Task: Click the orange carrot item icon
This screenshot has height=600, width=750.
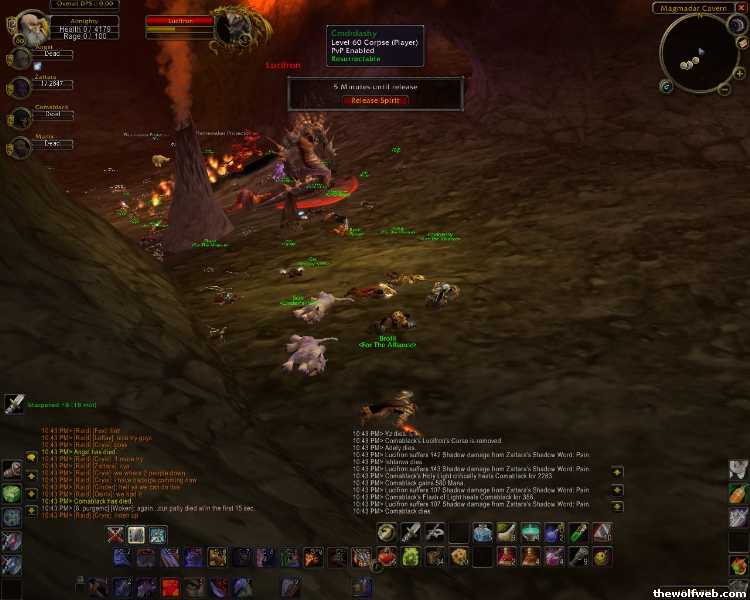Action: coord(737,493)
